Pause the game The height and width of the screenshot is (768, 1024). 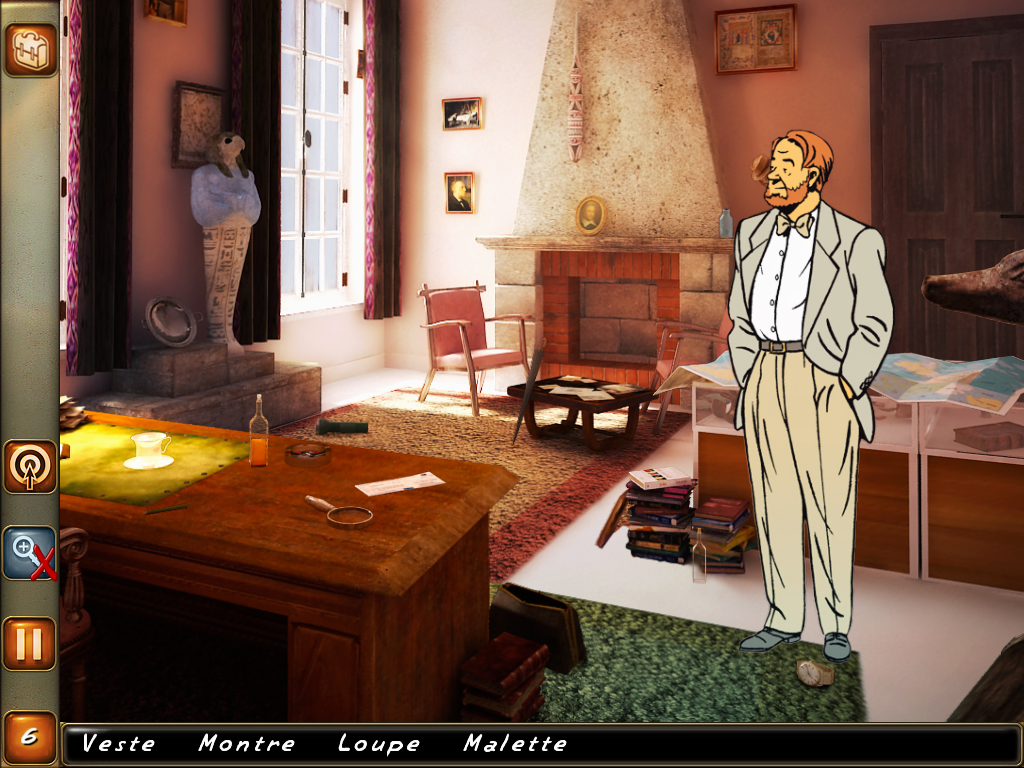click(x=29, y=643)
